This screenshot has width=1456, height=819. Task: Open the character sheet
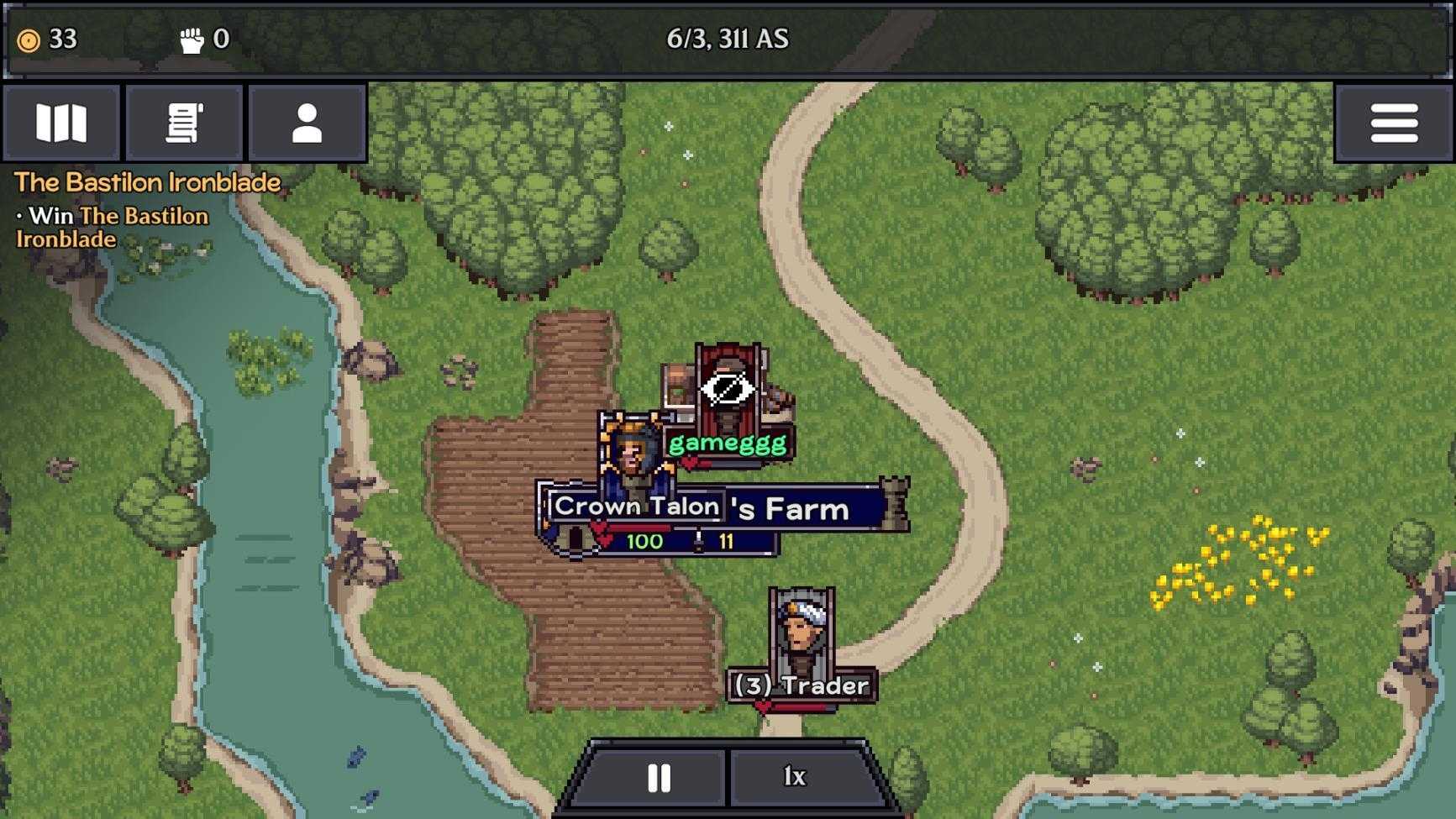pos(307,123)
